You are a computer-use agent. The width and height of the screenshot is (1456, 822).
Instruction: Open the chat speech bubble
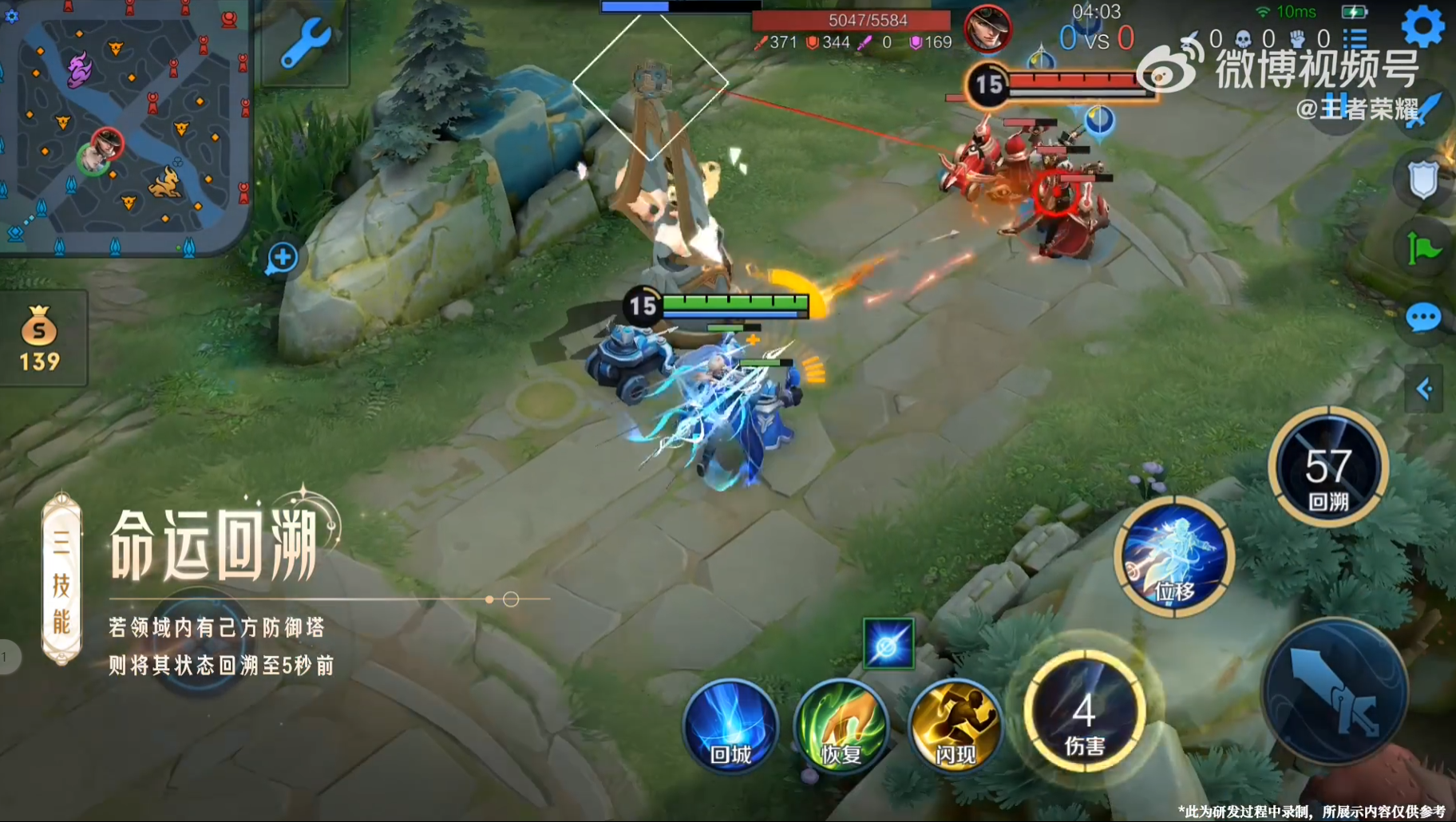[x=1422, y=318]
